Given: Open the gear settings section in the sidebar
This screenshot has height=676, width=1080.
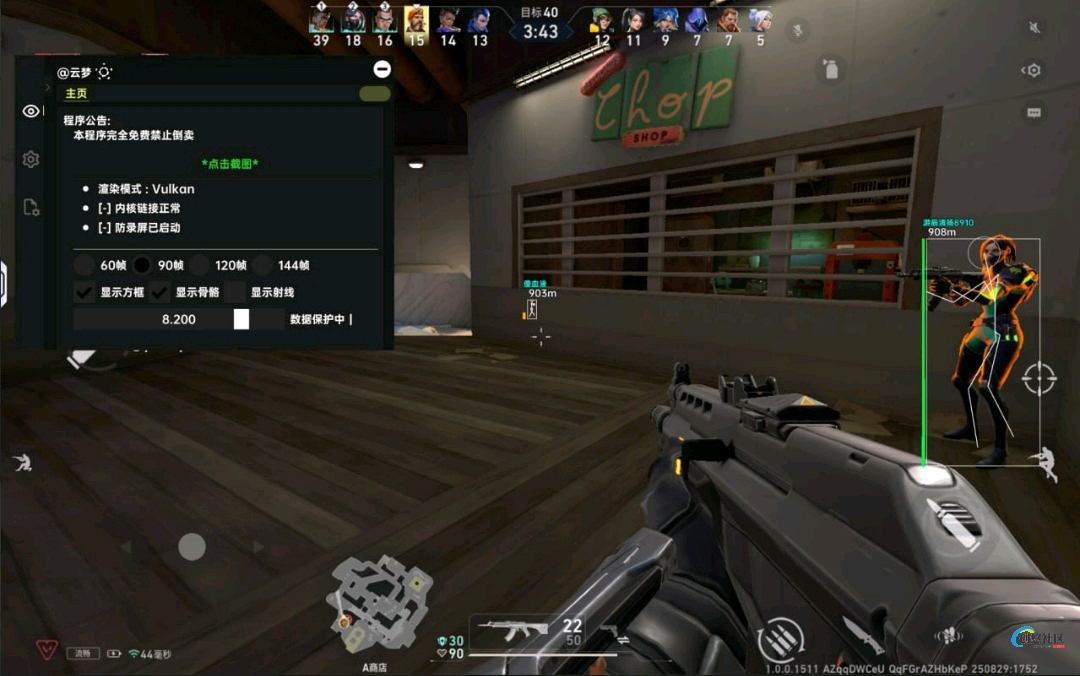Looking at the screenshot, I should [31, 159].
